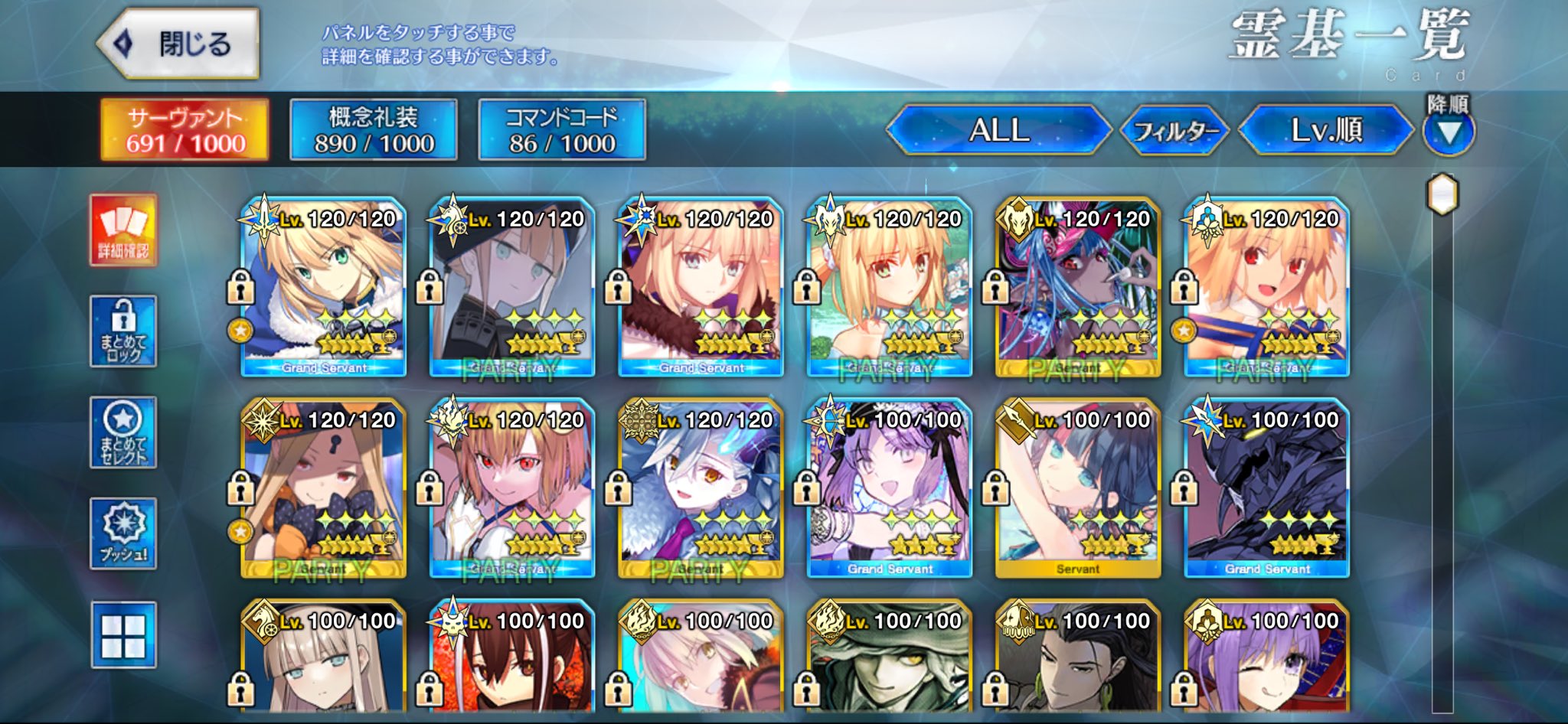Viewport: 1568px width, 724px height.
Task: Switch the grid layout view icon
Action: [x=123, y=634]
